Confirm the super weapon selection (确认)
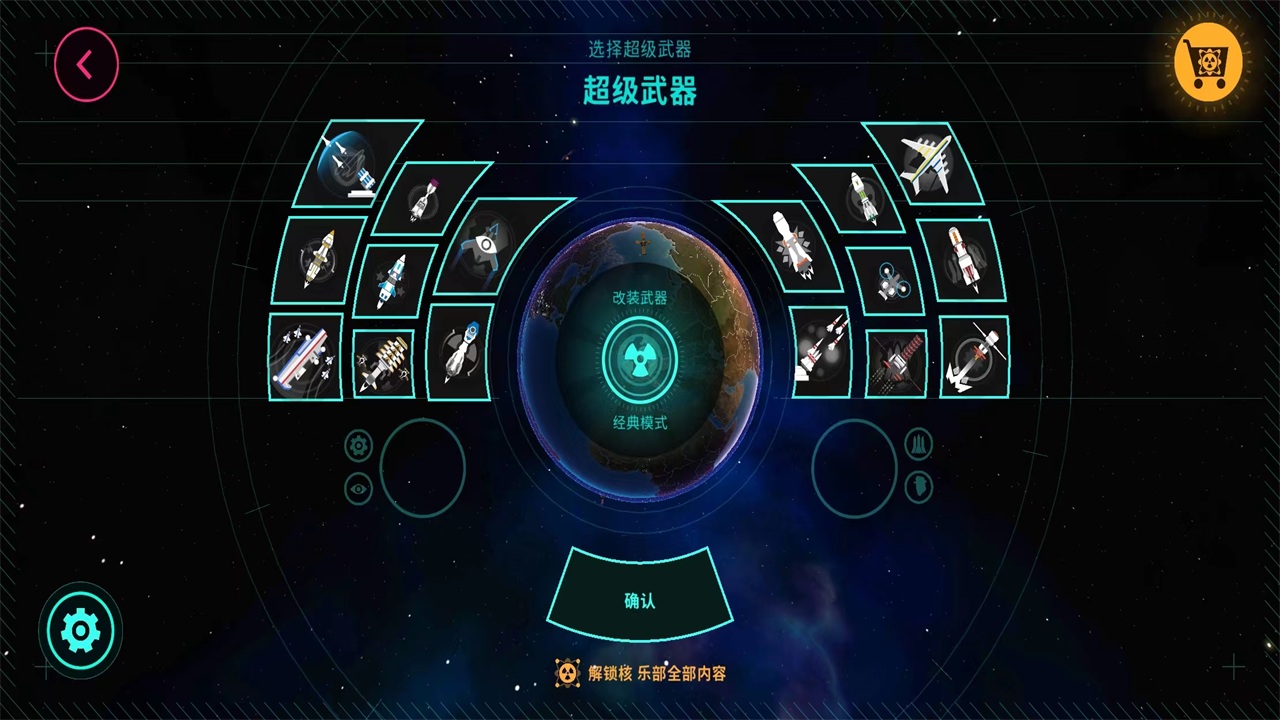 [640, 600]
